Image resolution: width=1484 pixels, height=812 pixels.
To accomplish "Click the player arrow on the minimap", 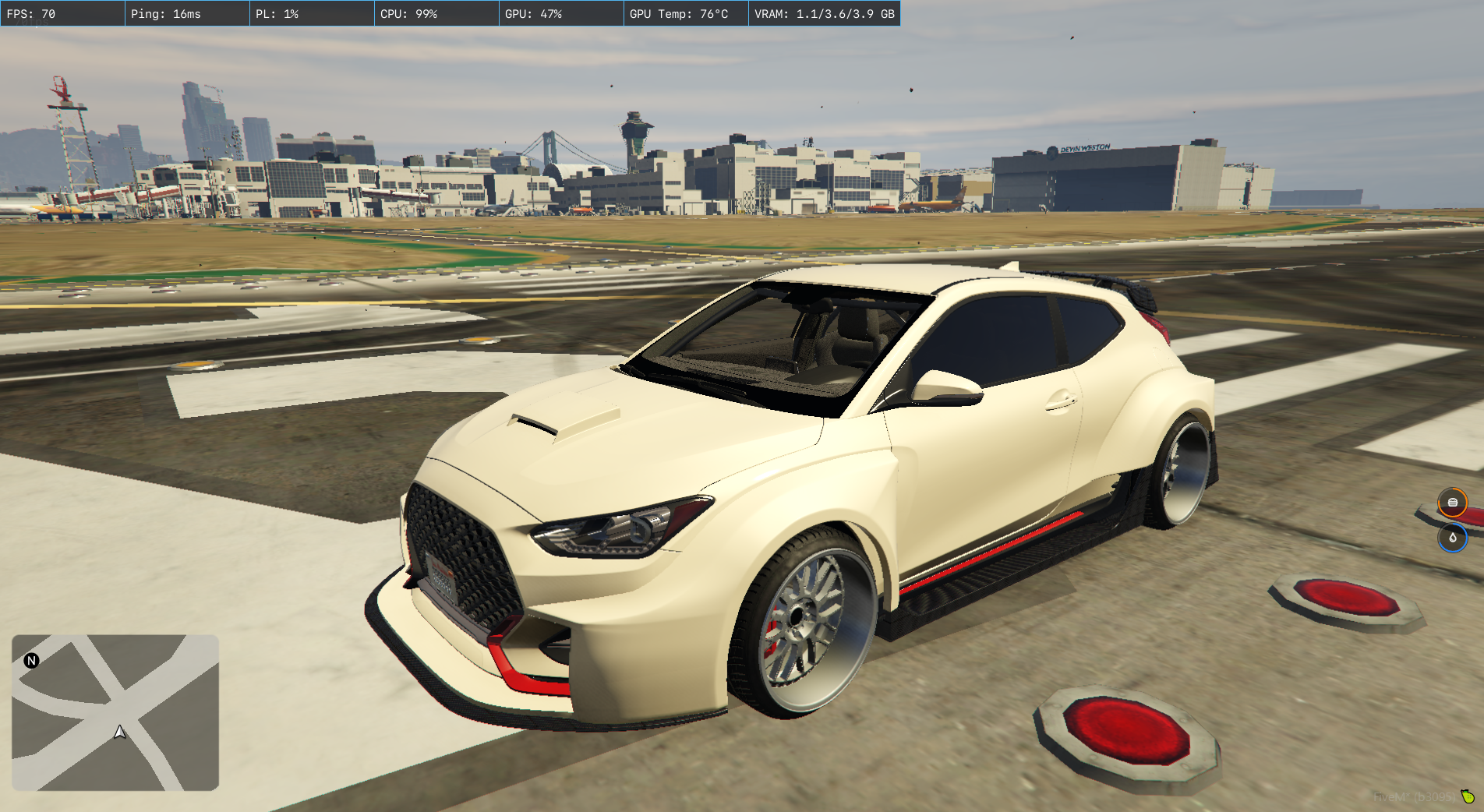I will tap(120, 732).
